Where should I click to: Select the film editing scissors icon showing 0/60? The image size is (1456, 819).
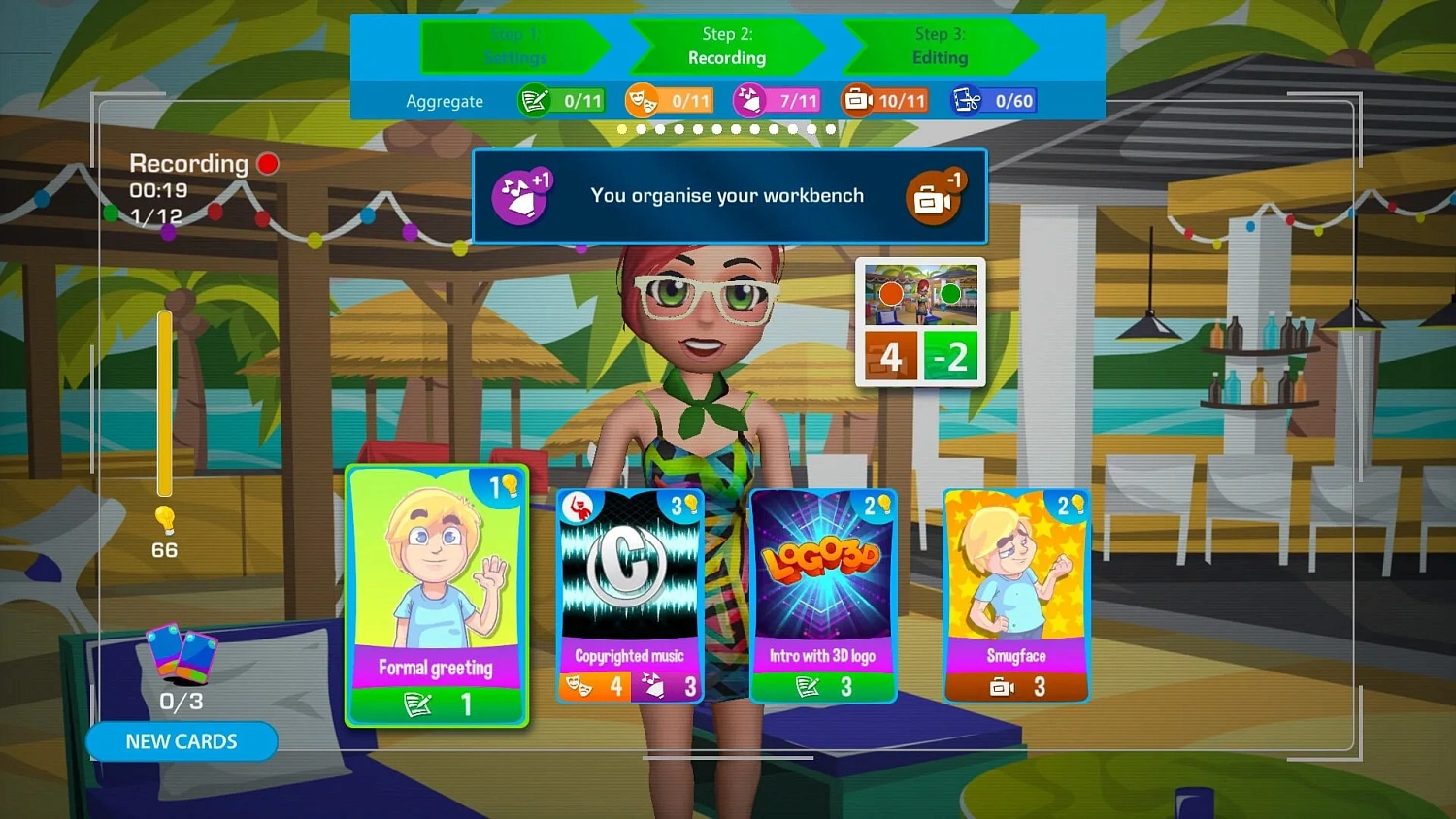coord(967,100)
